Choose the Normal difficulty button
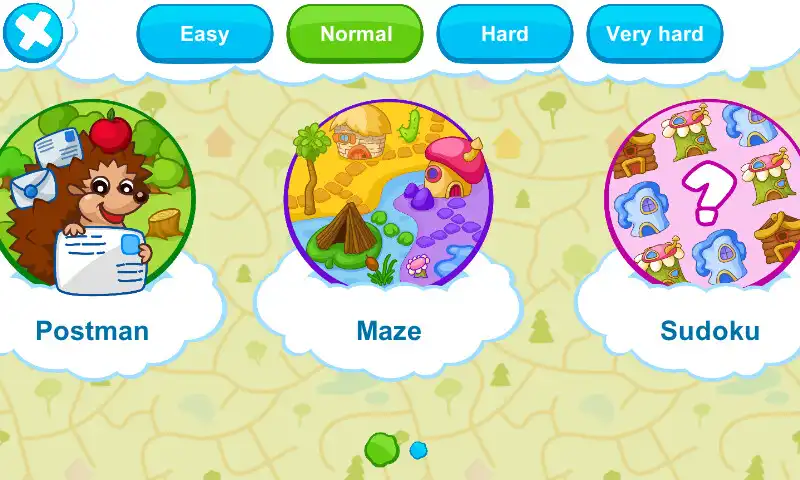Image resolution: width=800 pixels, height=480 pixels. pyautogui.click(x=355, y=34)
